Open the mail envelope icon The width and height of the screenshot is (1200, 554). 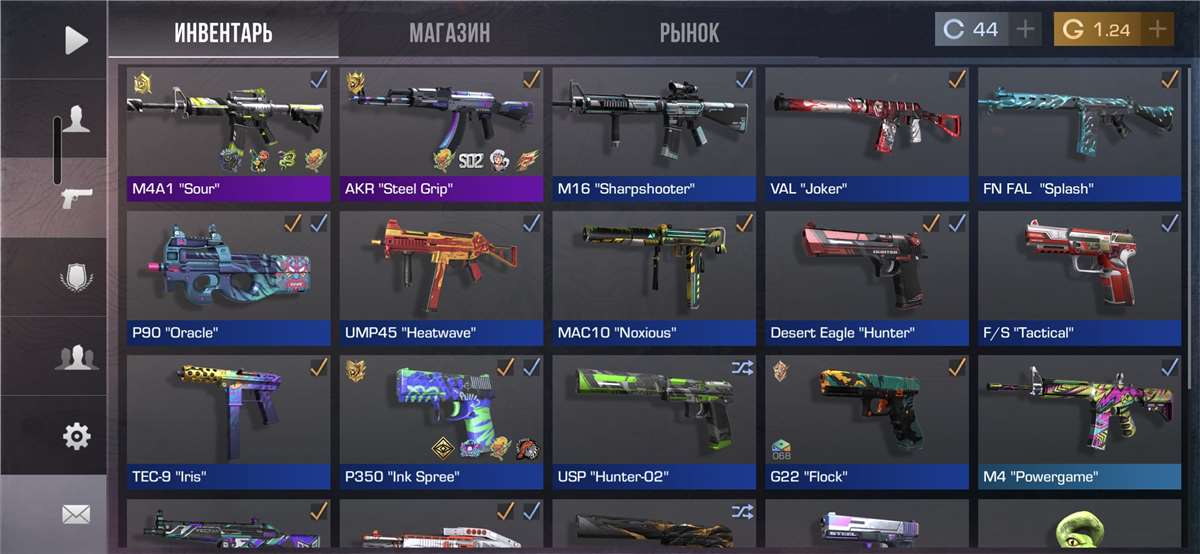pos(76,514)
